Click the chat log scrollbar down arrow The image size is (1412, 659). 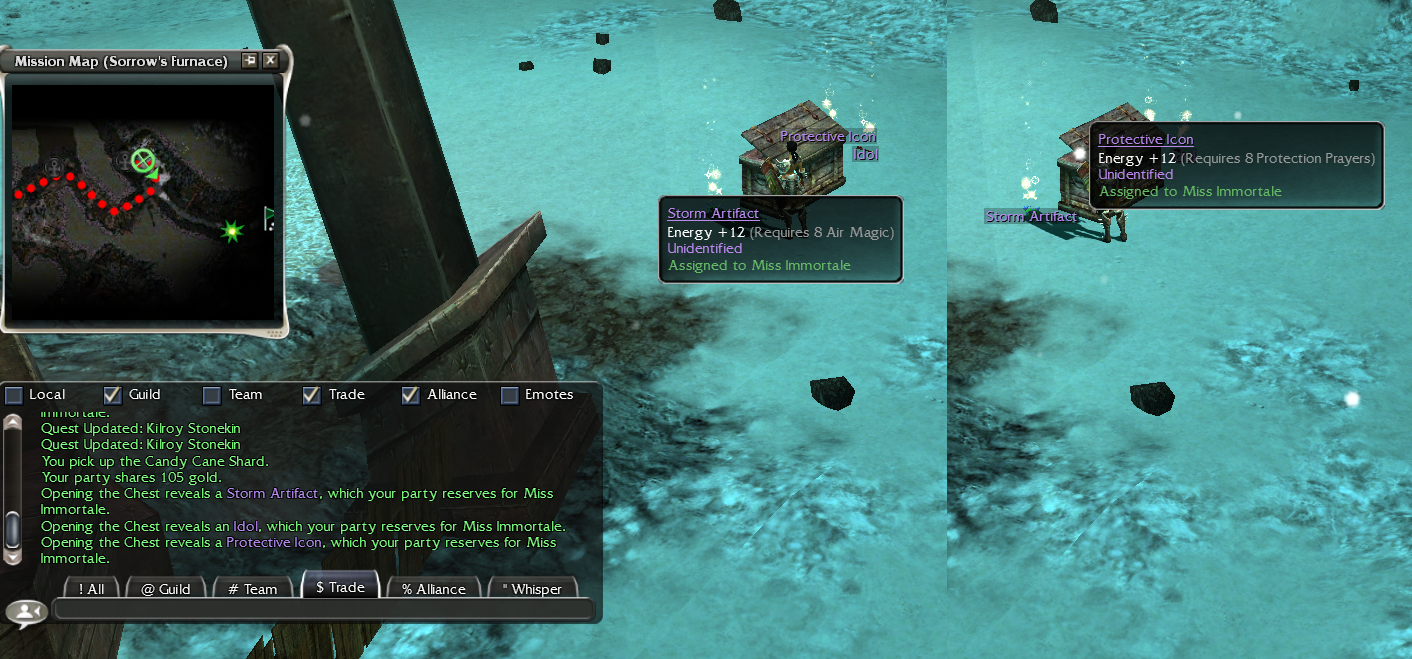(x=13, y=555)
